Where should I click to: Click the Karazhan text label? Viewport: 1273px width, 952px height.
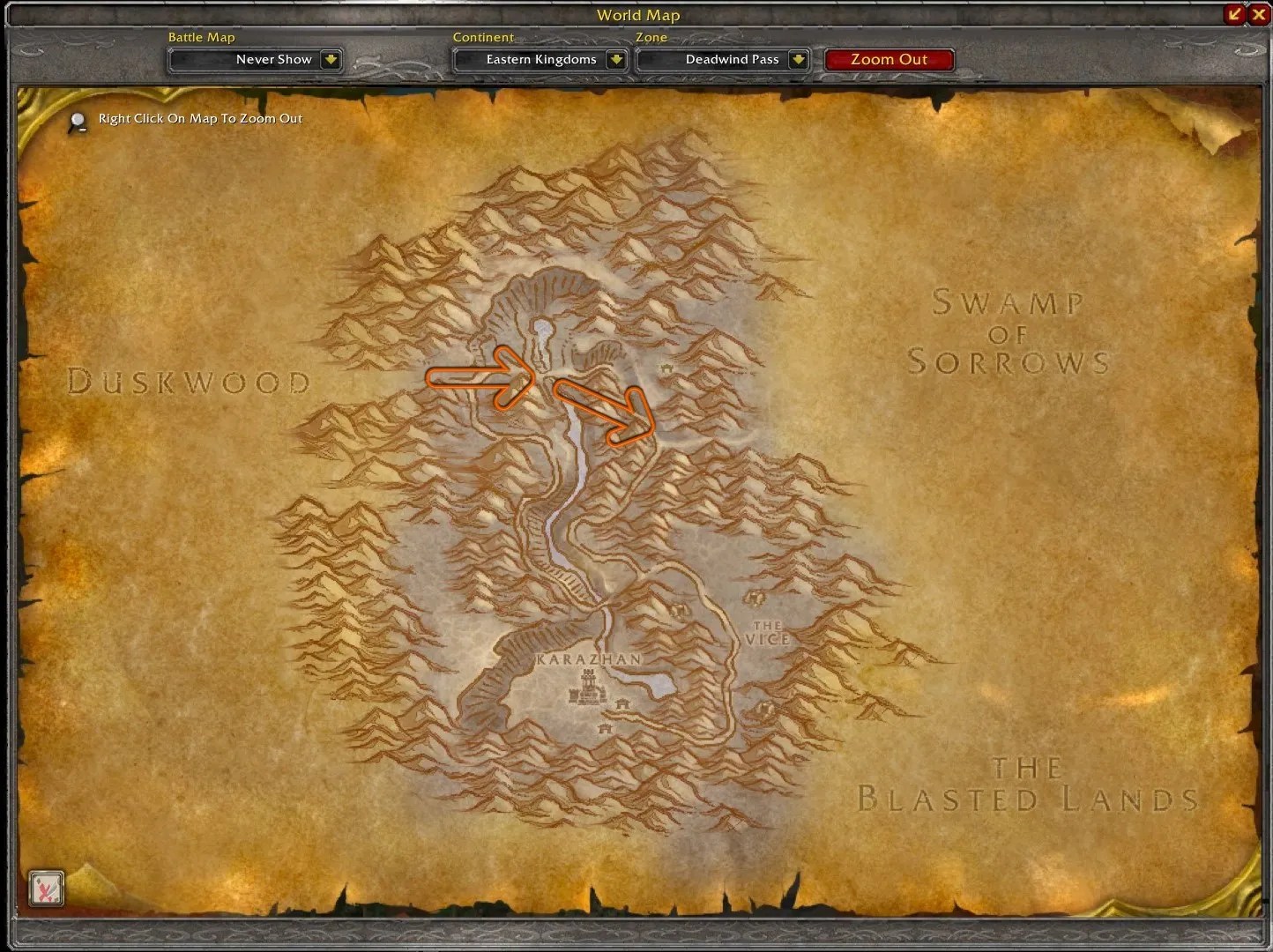pos(588,658)
